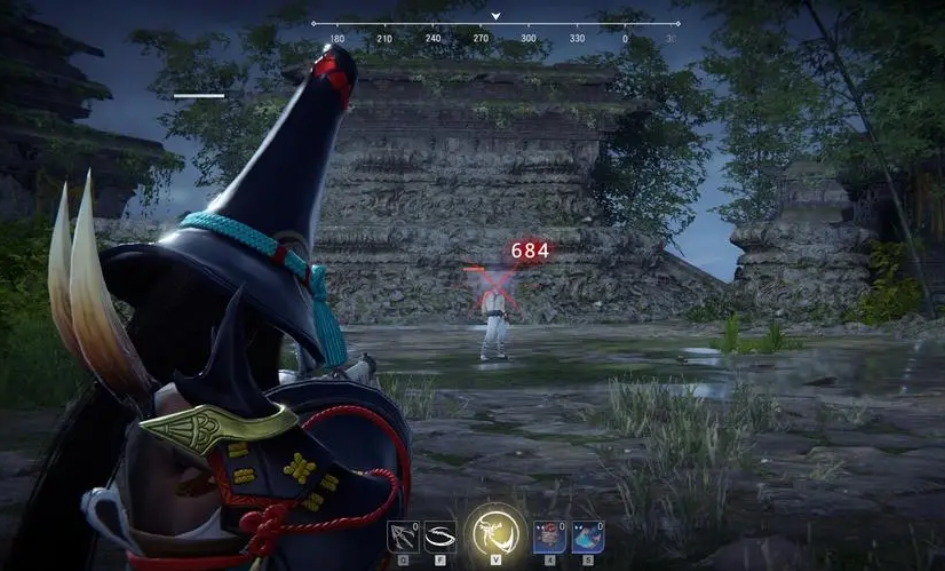Select the red item consumable slot
The width and height of the screenshot is (945, 571).
[550, 536]
